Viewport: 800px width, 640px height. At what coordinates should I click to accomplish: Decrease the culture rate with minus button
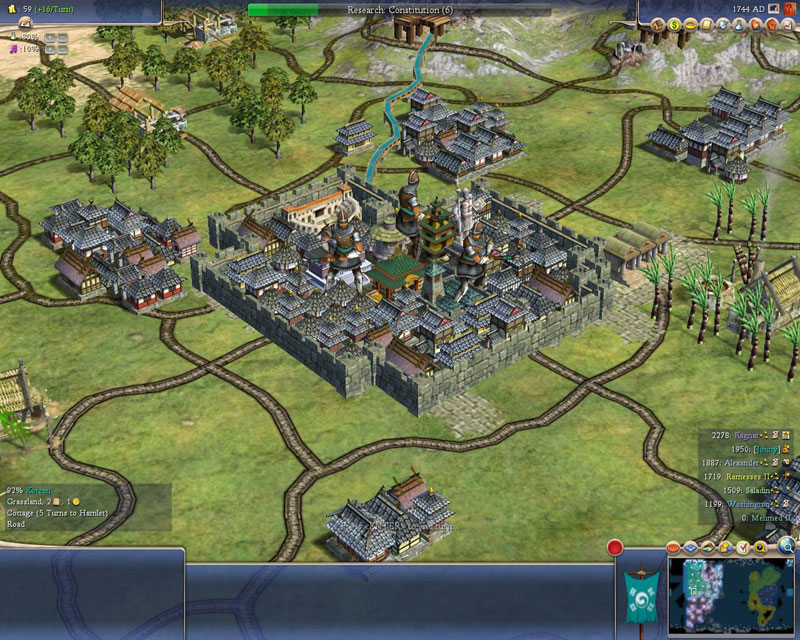click(x=62, y=49)
